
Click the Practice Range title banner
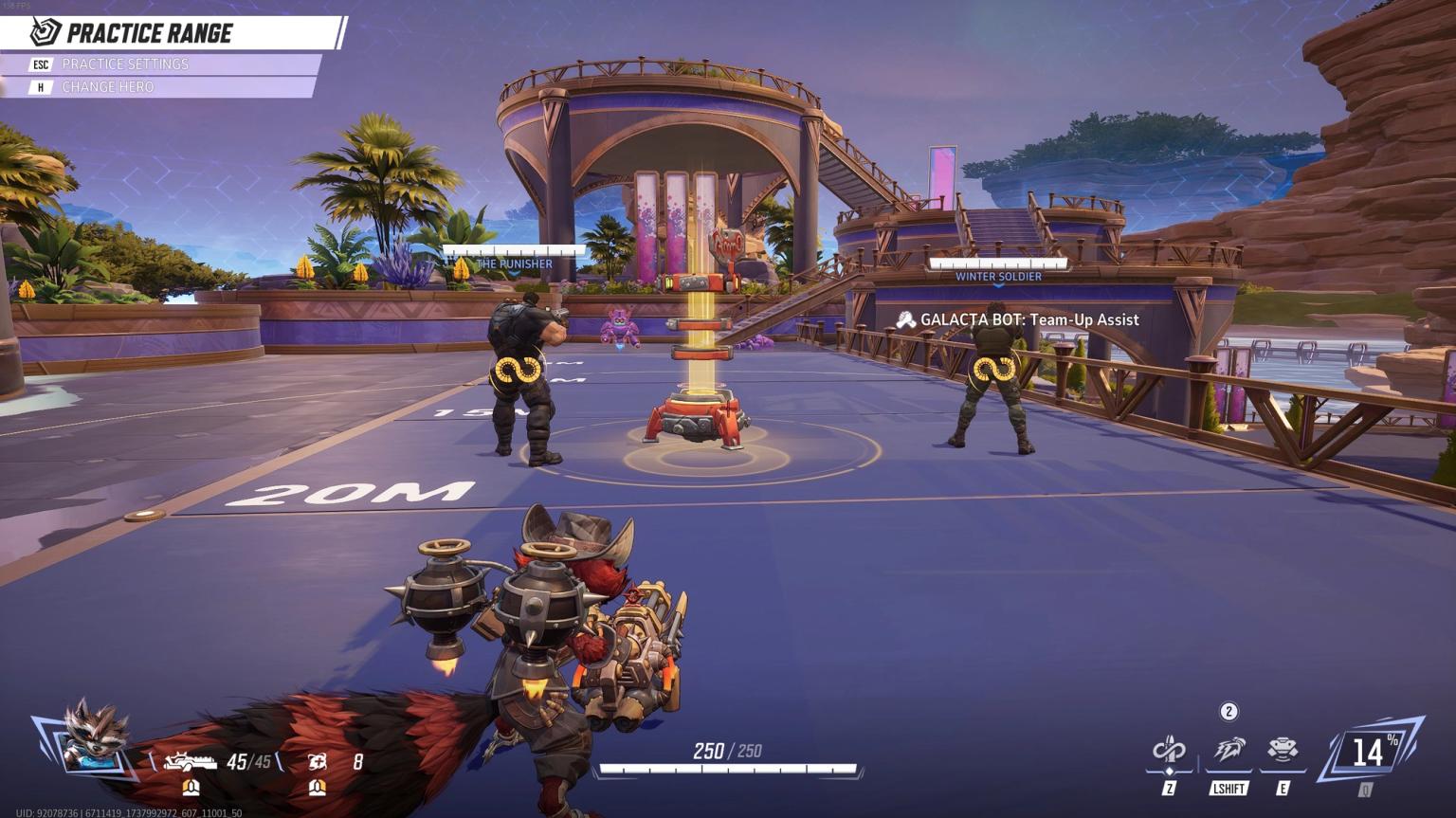point(150,34)
